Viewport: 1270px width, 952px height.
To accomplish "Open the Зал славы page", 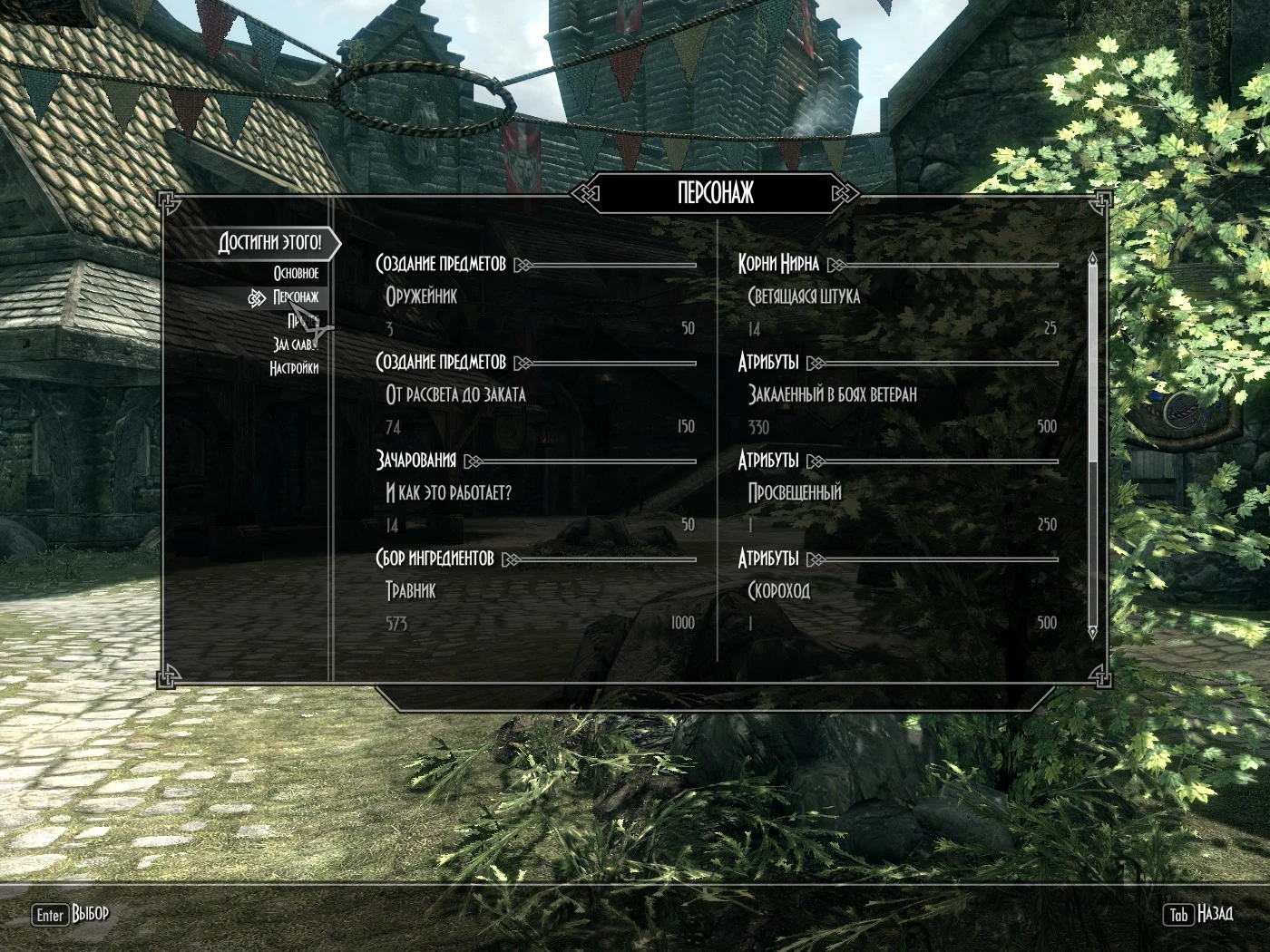I will tap(294, 345).
